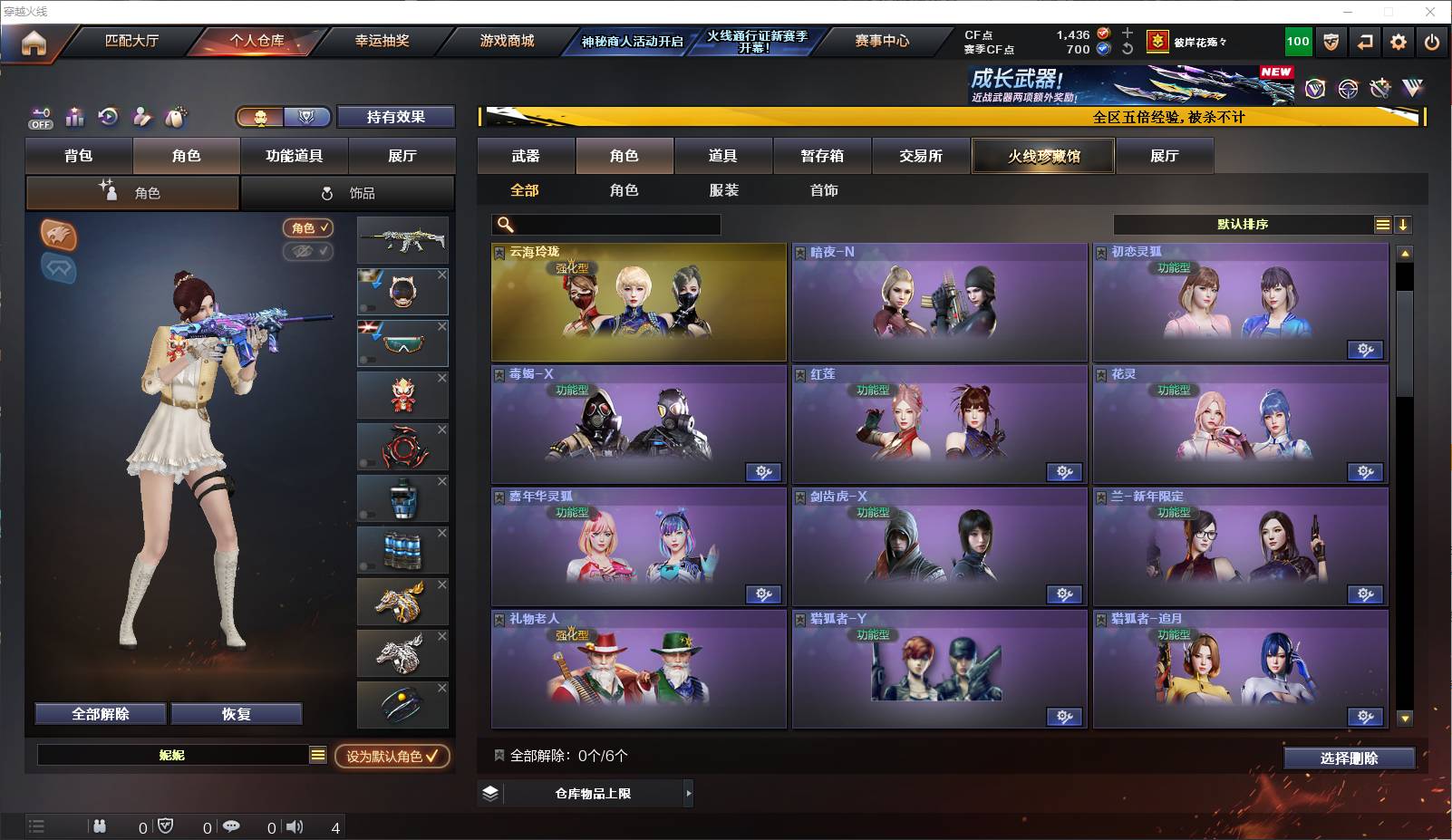Open the settings gear in the top-right corner
The height and width of the screenshot is (840, 1452).
(1399, 41)
